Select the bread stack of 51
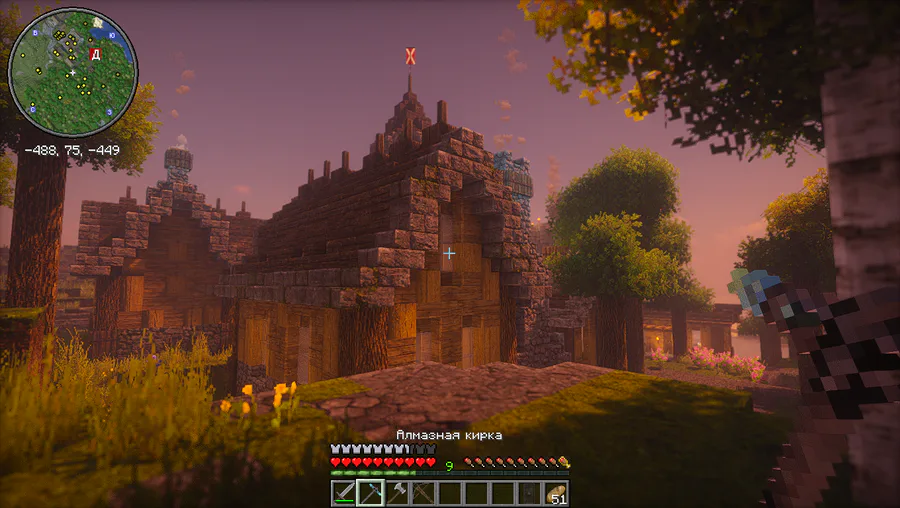 pyautogui.click(x=556, y=493)
